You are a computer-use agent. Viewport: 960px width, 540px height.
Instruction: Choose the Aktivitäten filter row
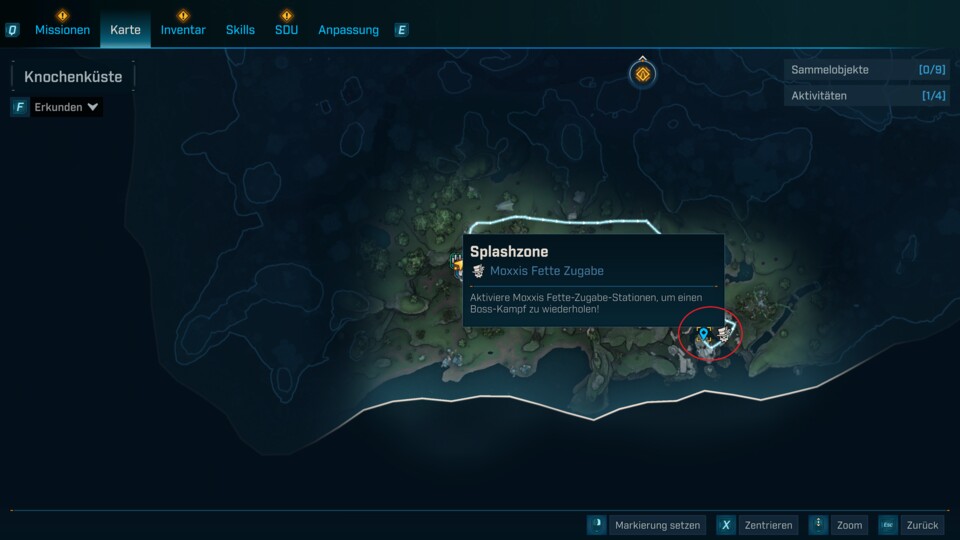click(866, 96)
